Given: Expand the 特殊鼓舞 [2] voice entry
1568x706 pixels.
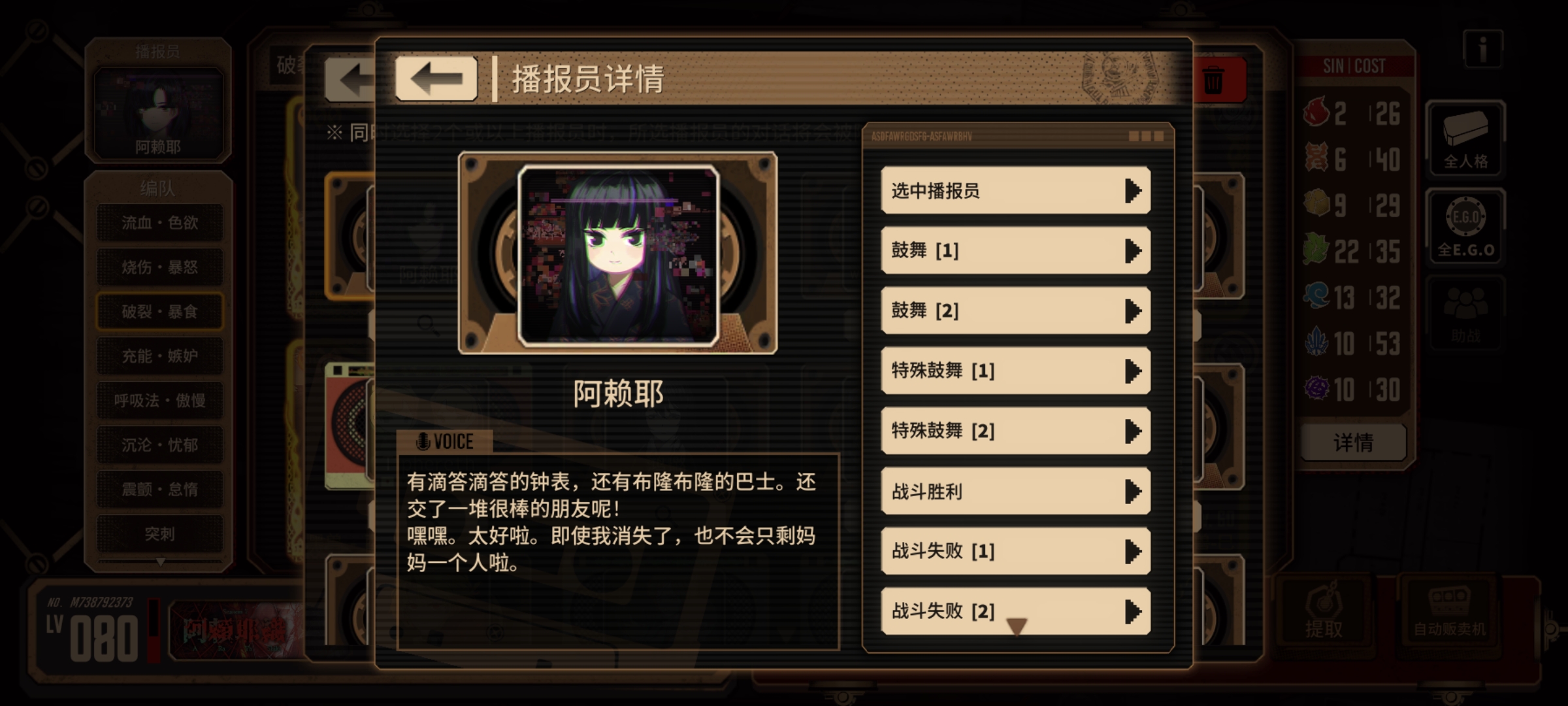Looking at the screenshot, I should click(x=1015, y=431).
